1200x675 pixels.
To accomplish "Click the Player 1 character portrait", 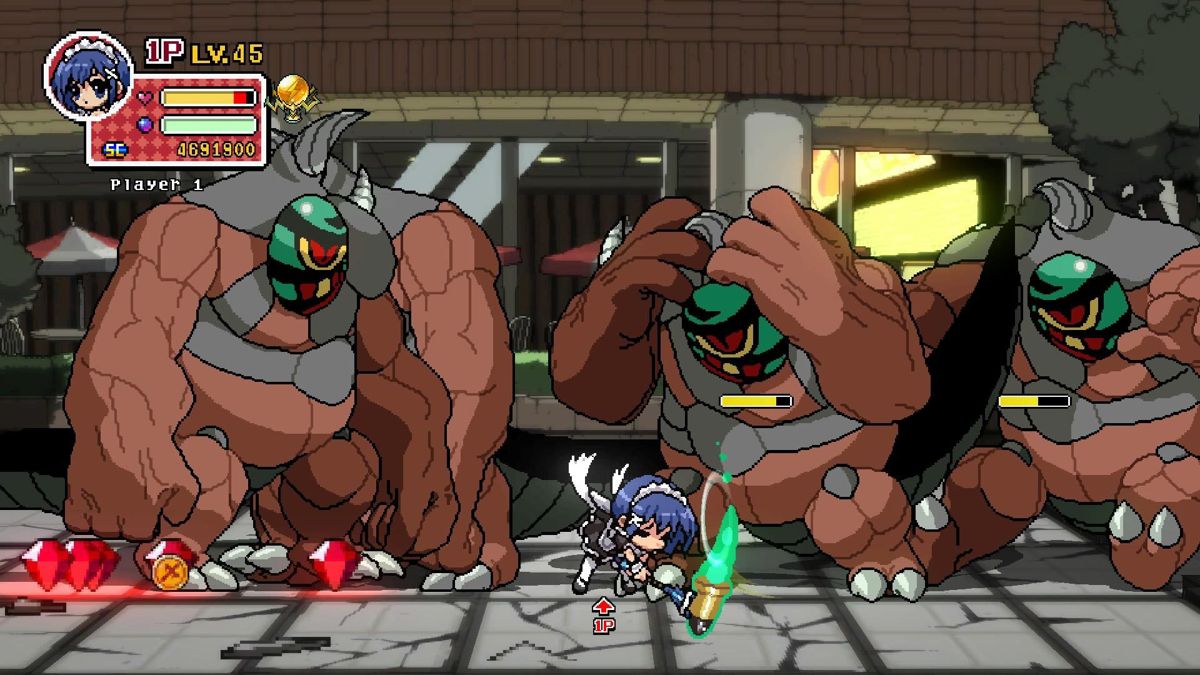I will [x=88, y=79].
